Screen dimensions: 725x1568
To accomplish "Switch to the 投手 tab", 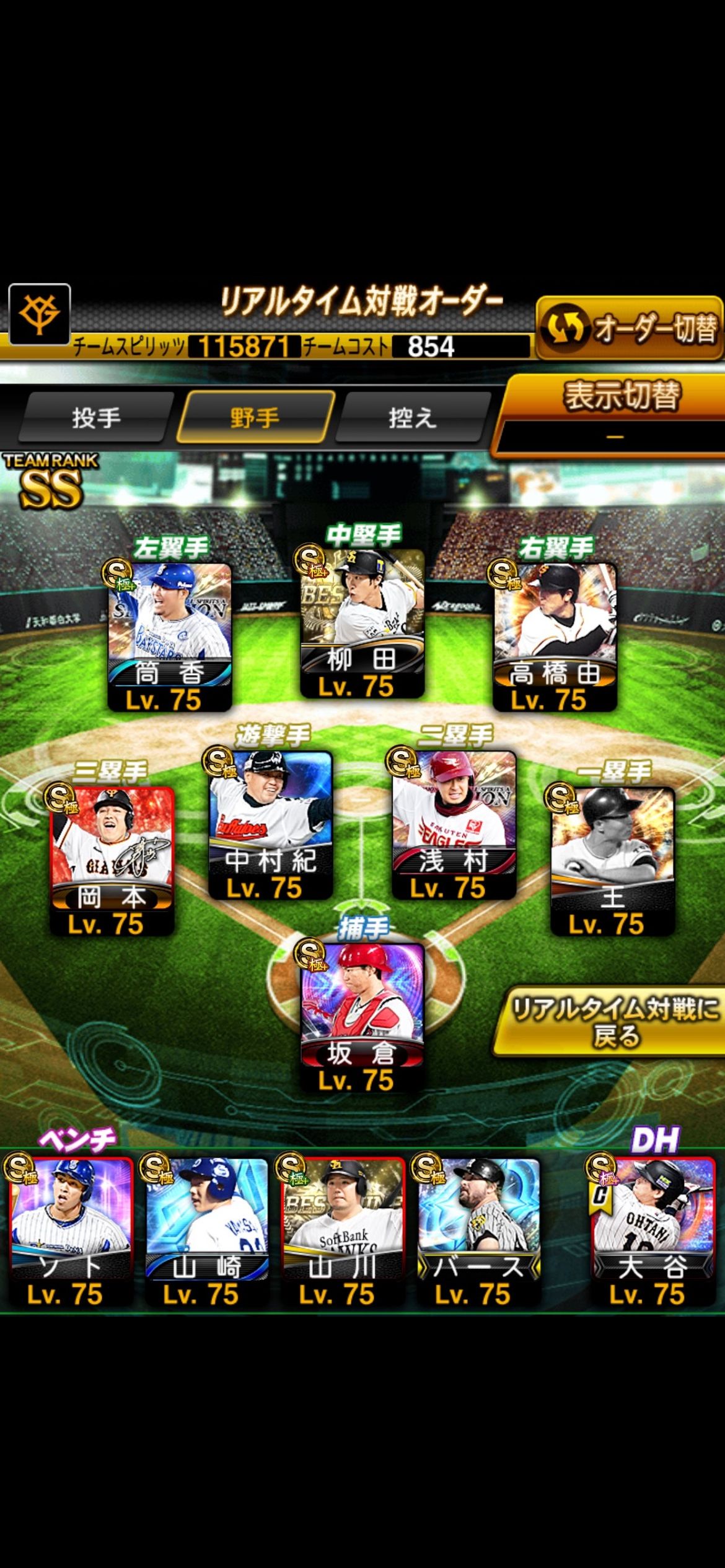I will (x=96, y=418).
